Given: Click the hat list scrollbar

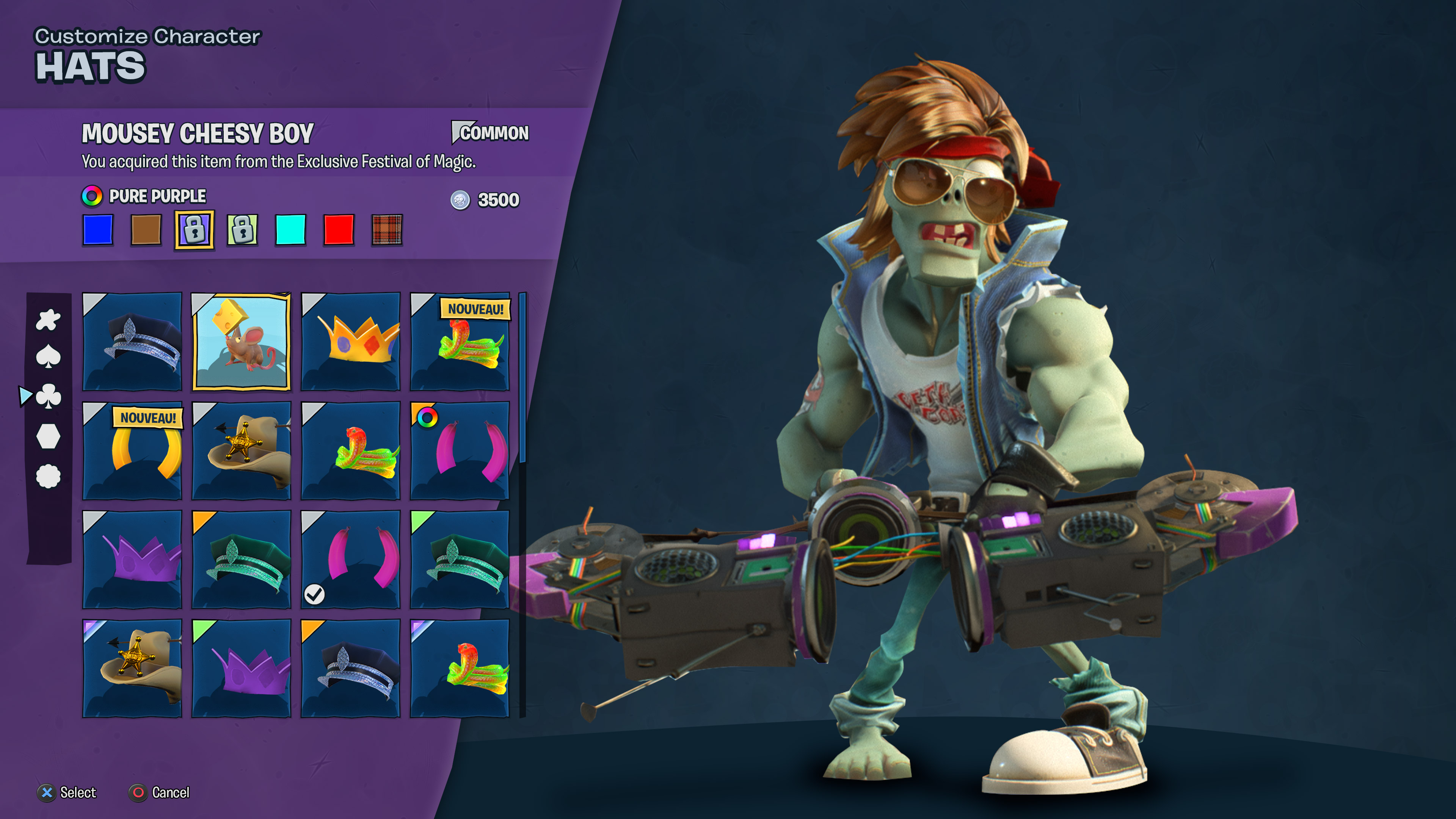Looking at the screenshot, I should tap(523, 379).
